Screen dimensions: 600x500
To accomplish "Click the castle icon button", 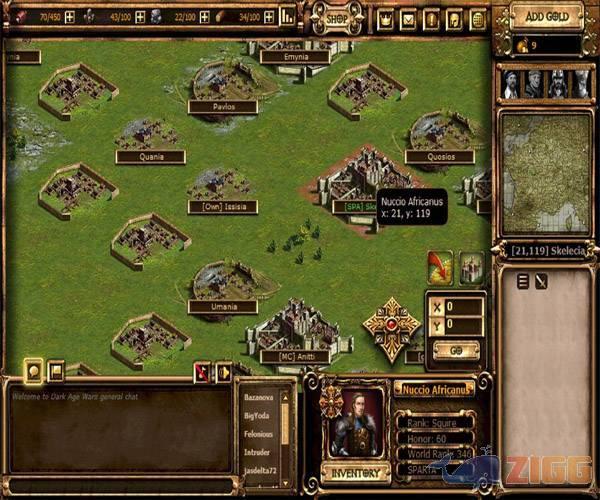I will (x=471, y=266).
